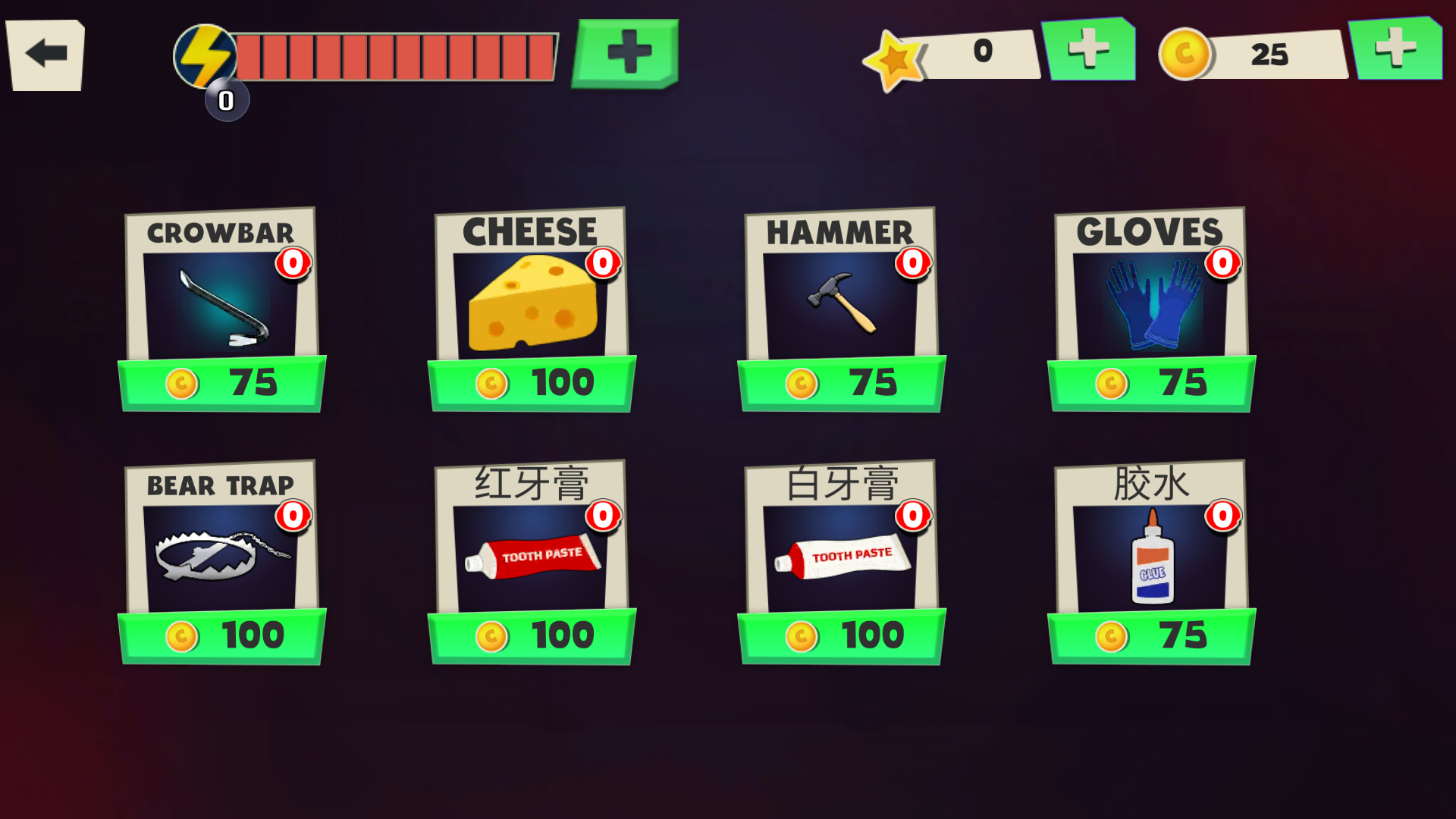The width and height of the screenshot is (1456, 819).
Task: Buy more coins with plus button
Action: (x=1395, y=49)
